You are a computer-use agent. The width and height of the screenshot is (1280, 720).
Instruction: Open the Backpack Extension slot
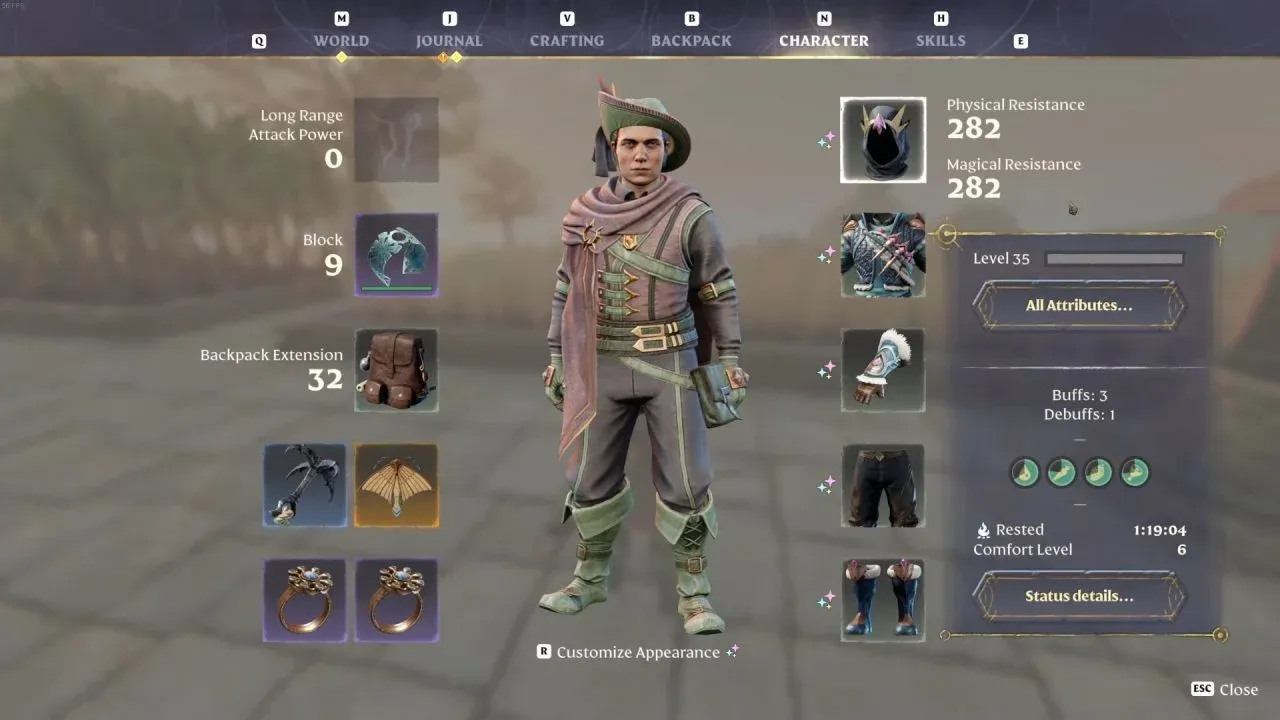click(396, 370)
